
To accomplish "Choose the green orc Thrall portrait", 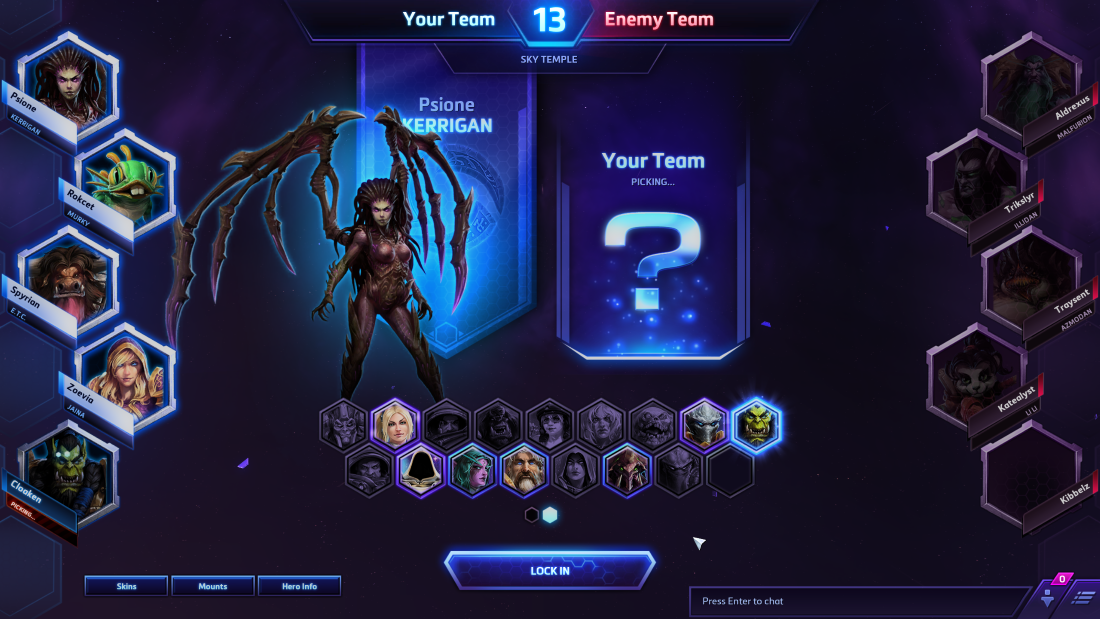I will pyautogui.click(x=757, y=425).
